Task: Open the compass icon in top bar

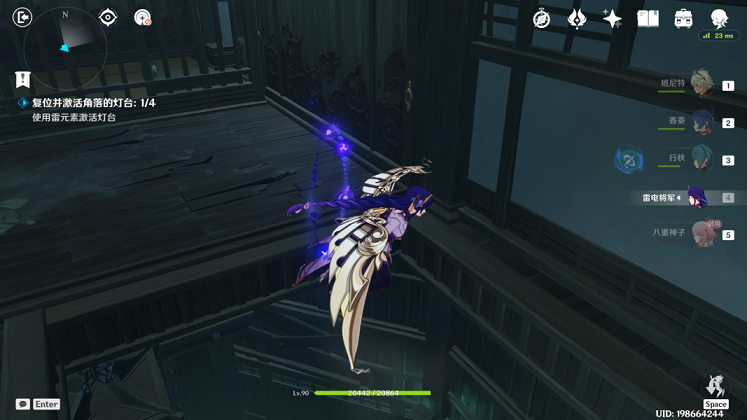Action: [x=541, y=19]
